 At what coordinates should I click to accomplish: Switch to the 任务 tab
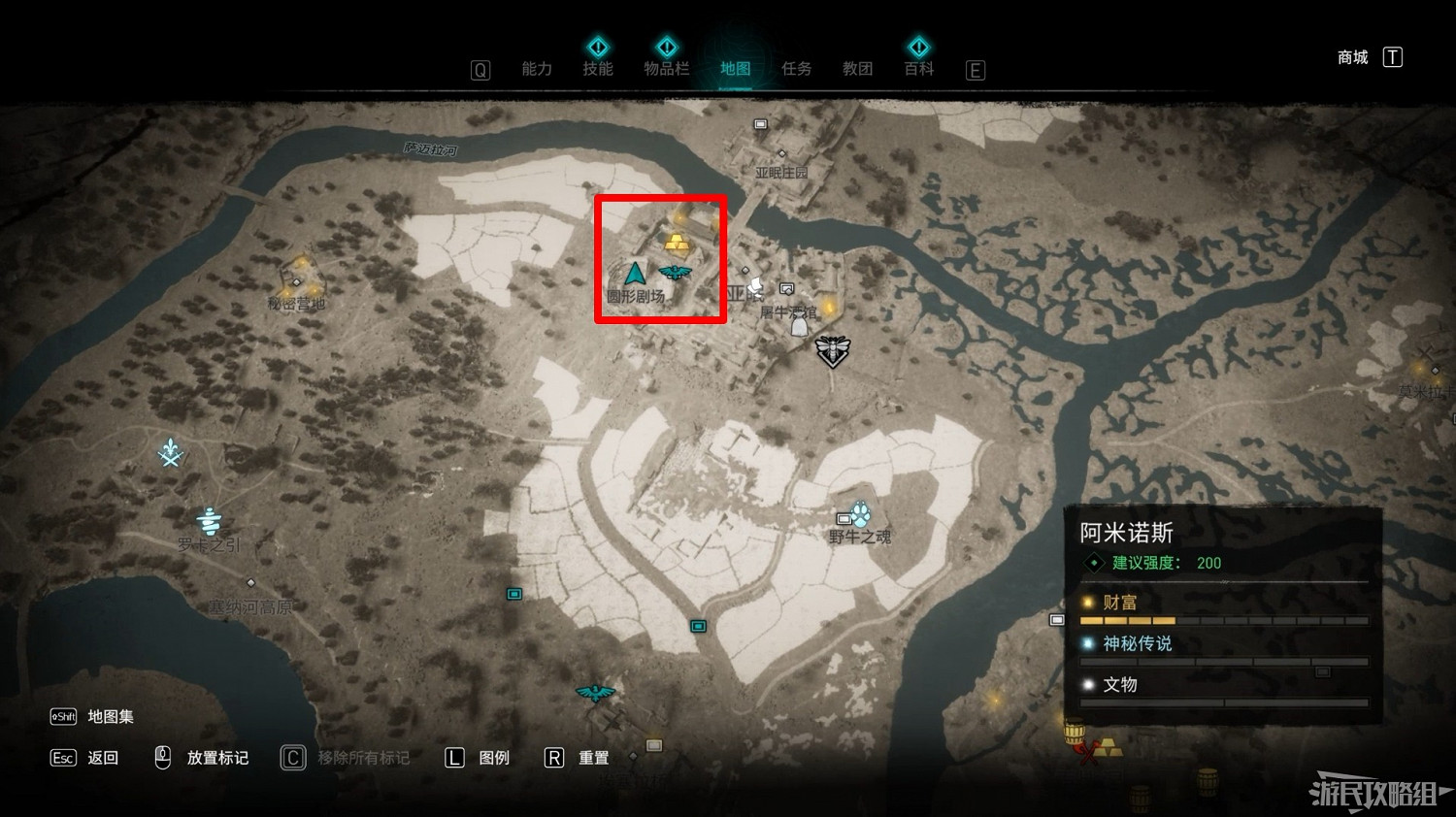coord(796,69)
